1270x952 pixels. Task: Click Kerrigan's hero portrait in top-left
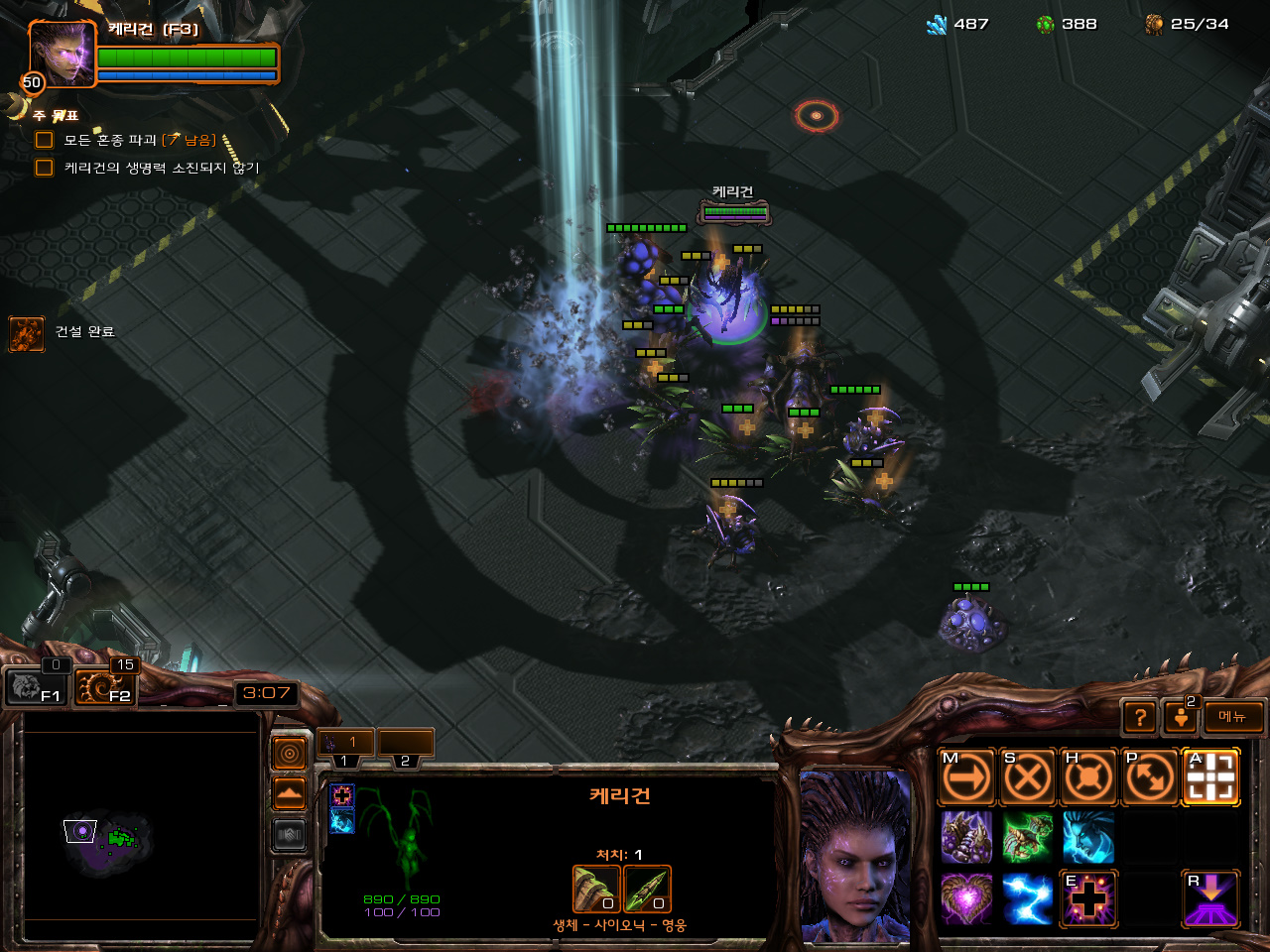tap(63, 54)
